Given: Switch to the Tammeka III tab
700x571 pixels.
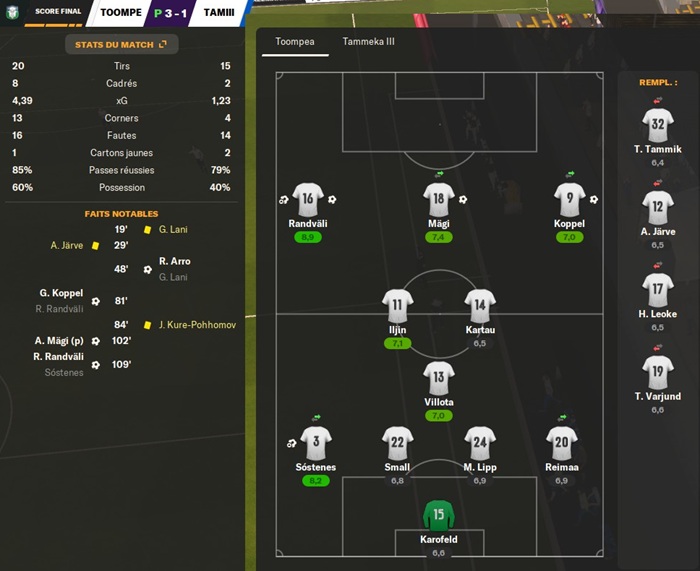Looking at the screenshot, I should point(368,42).
